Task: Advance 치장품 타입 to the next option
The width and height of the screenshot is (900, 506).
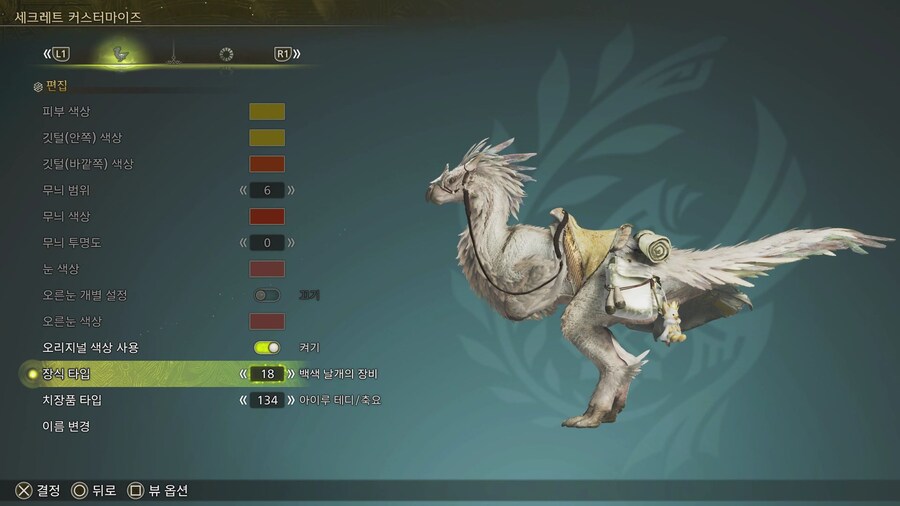Action: click(291, 400)
